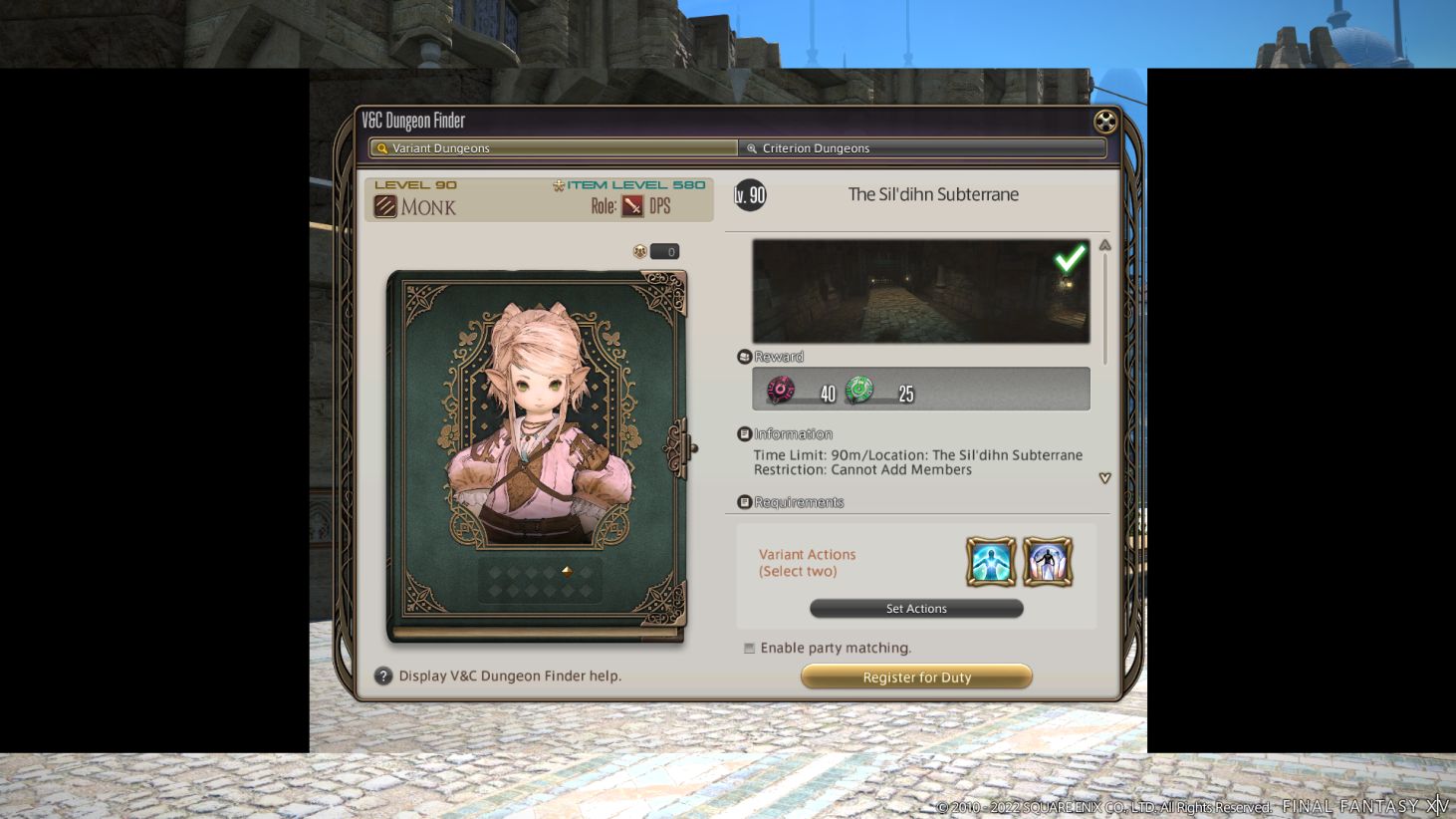Select the Variant Cure action icon
The image size is (1456, 819).
(x=990, y=561)
